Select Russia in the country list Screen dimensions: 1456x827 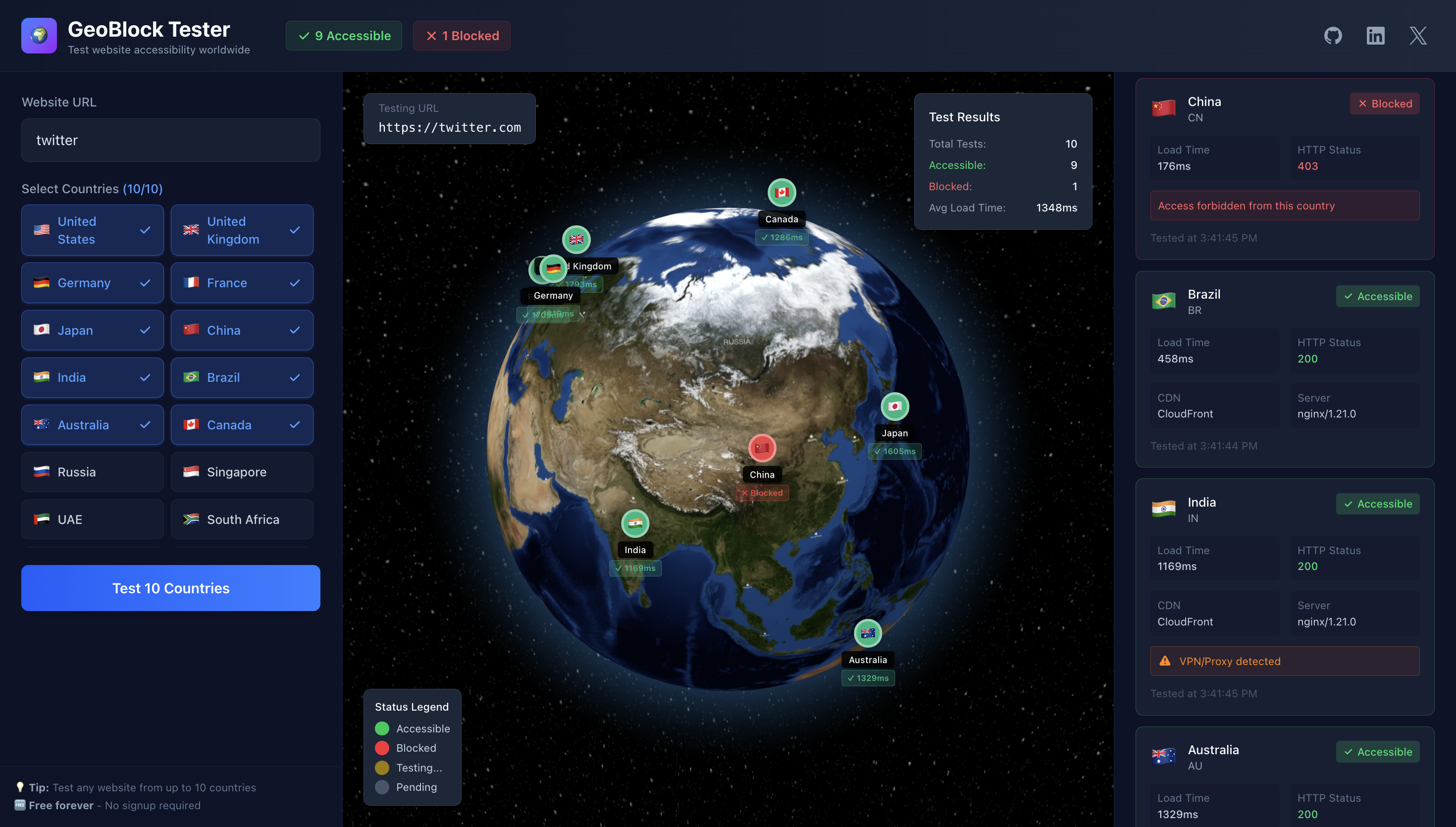pos(92,472)
